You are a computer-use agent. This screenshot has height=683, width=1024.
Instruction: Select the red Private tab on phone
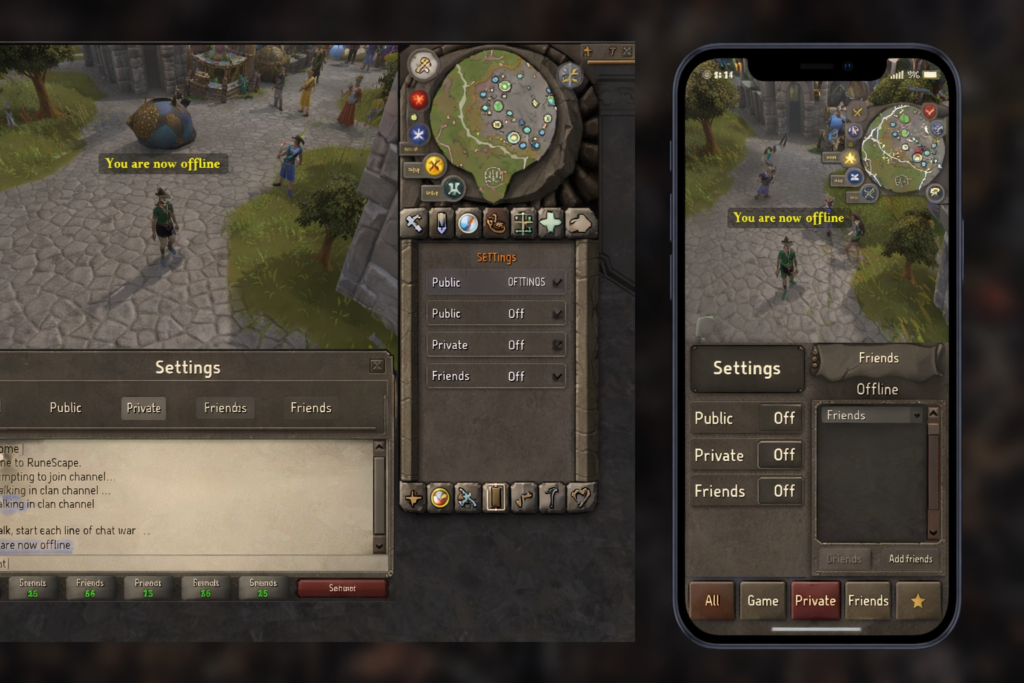point(815,601)
